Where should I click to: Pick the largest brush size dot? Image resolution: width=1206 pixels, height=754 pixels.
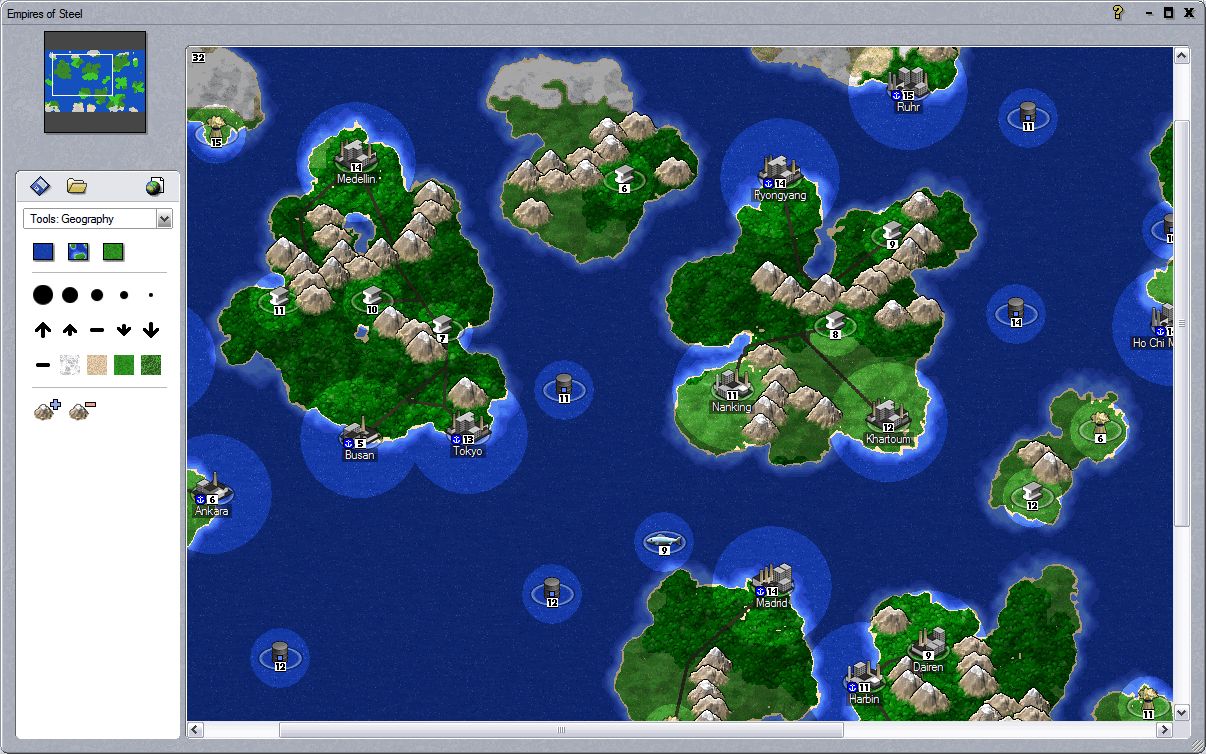[43, 295]
